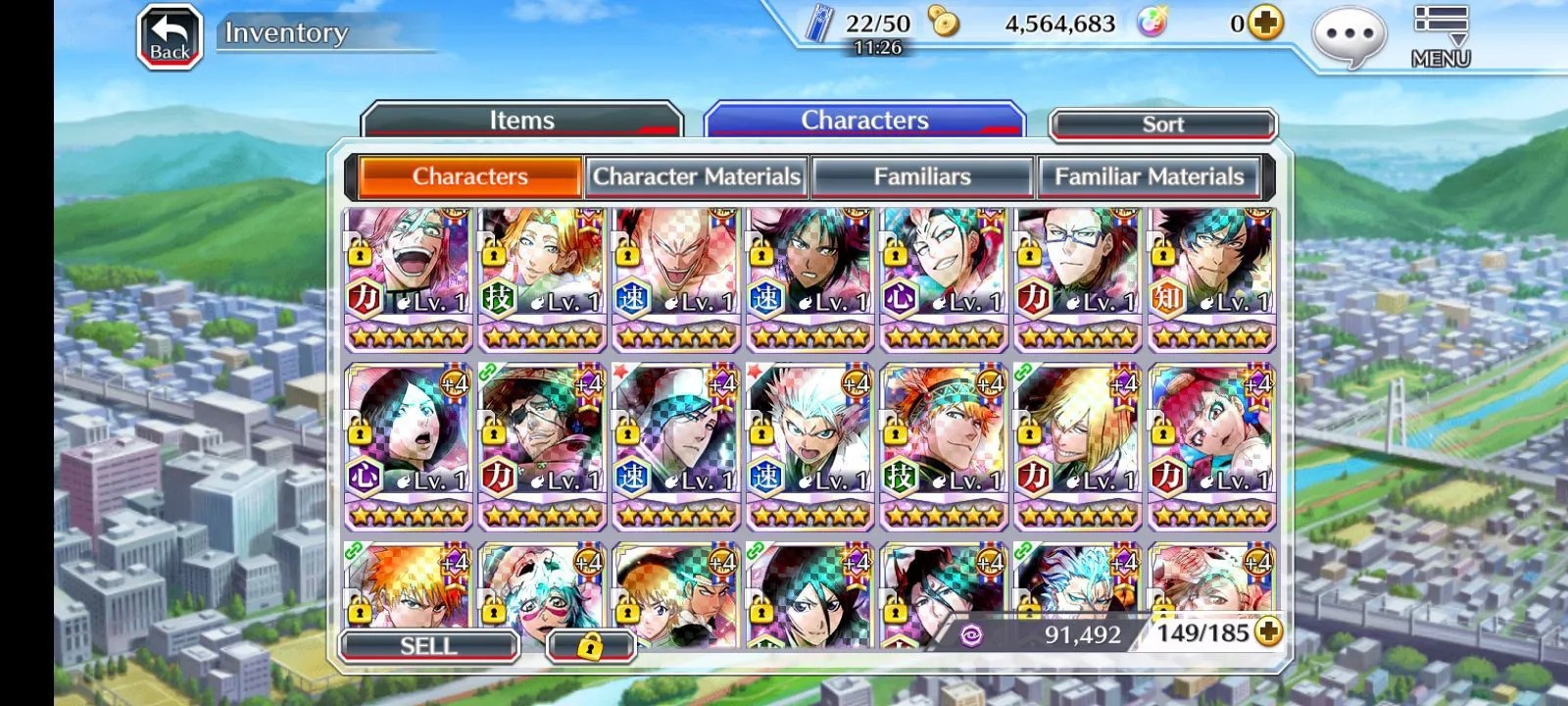Open the Familiars sub-tab
Image resolution: width=1568 pixels, height=706 pixels.
pos(922,176)
